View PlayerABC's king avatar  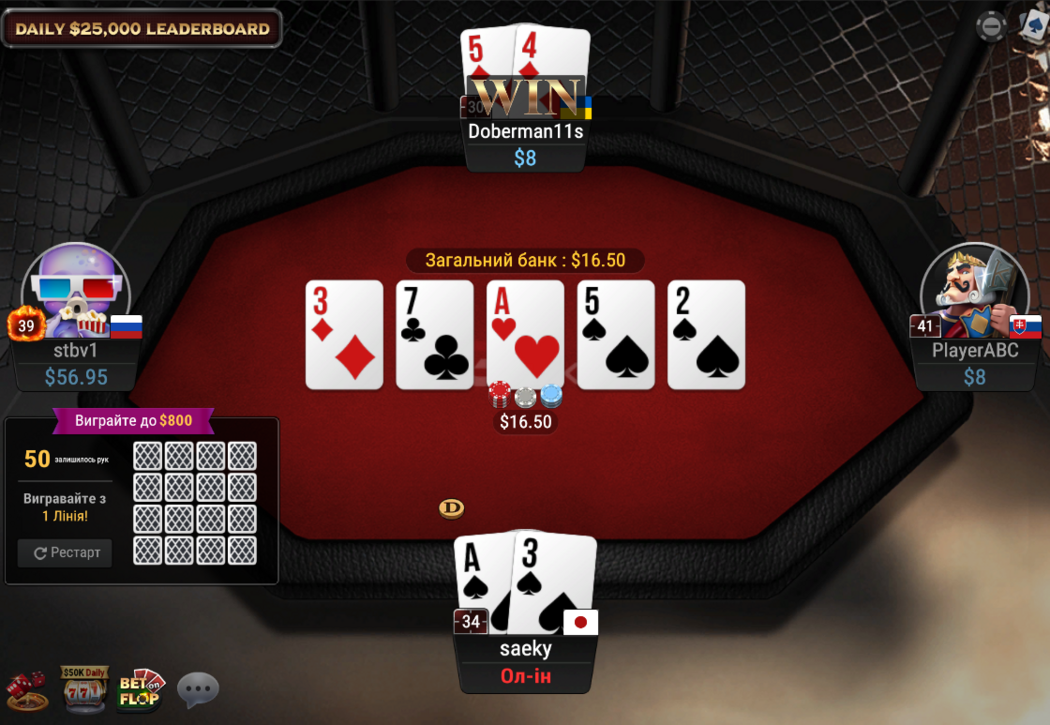click(x=973, y=290)
